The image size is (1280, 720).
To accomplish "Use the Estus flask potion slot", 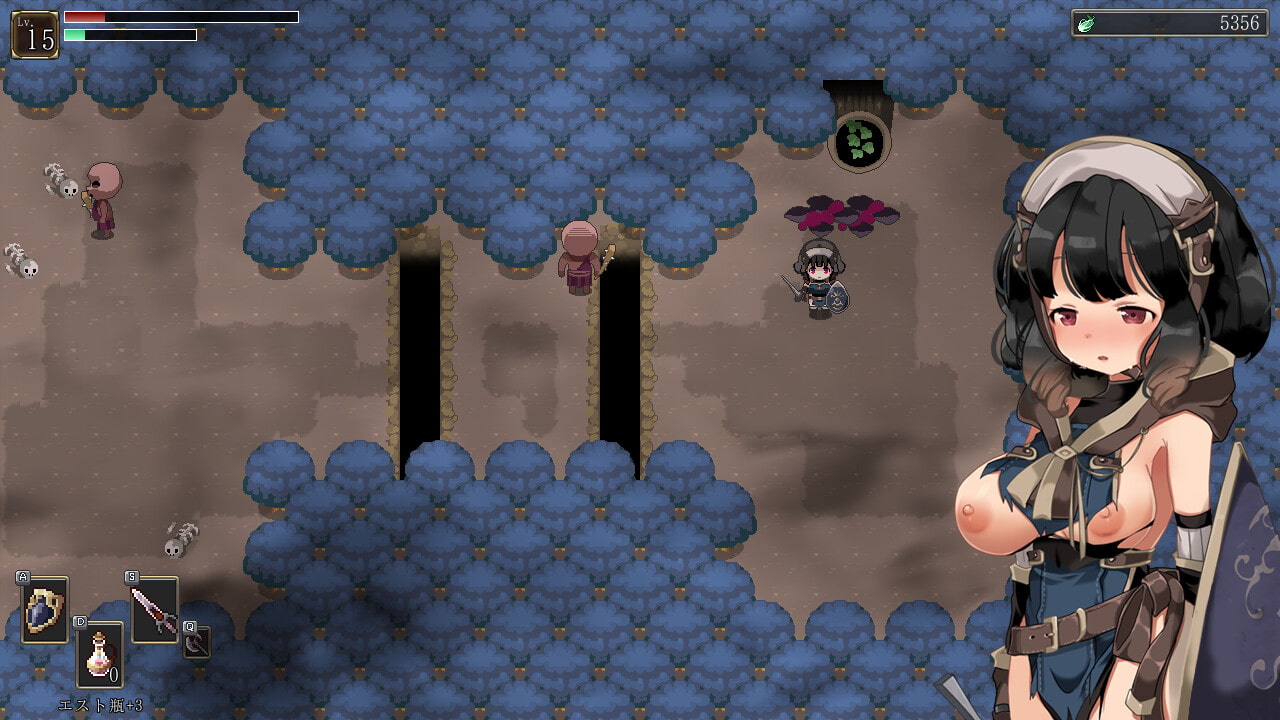I will click(x=100, y=655).
